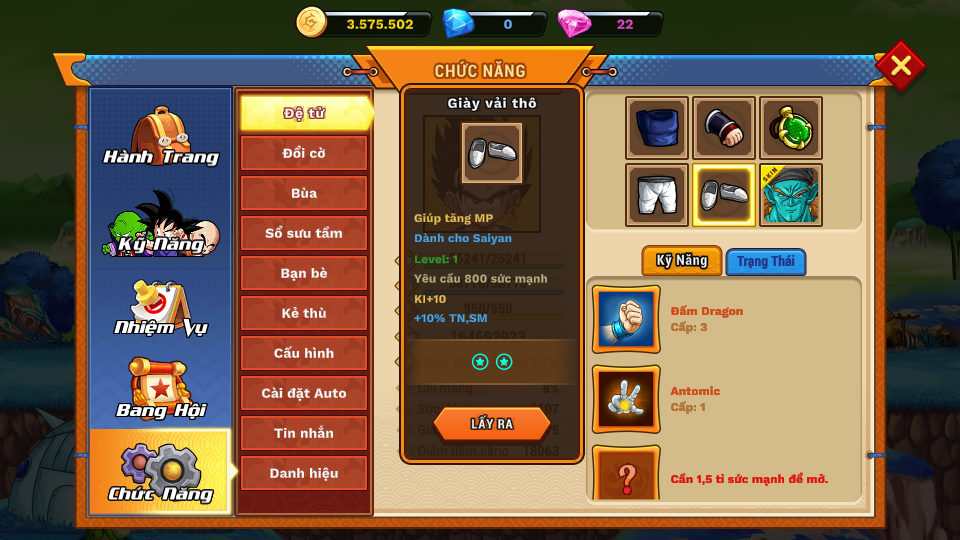This screenshot has height=540, width=960.
Task: Open Cấu hình settings
Action: (x=304, y=353)
